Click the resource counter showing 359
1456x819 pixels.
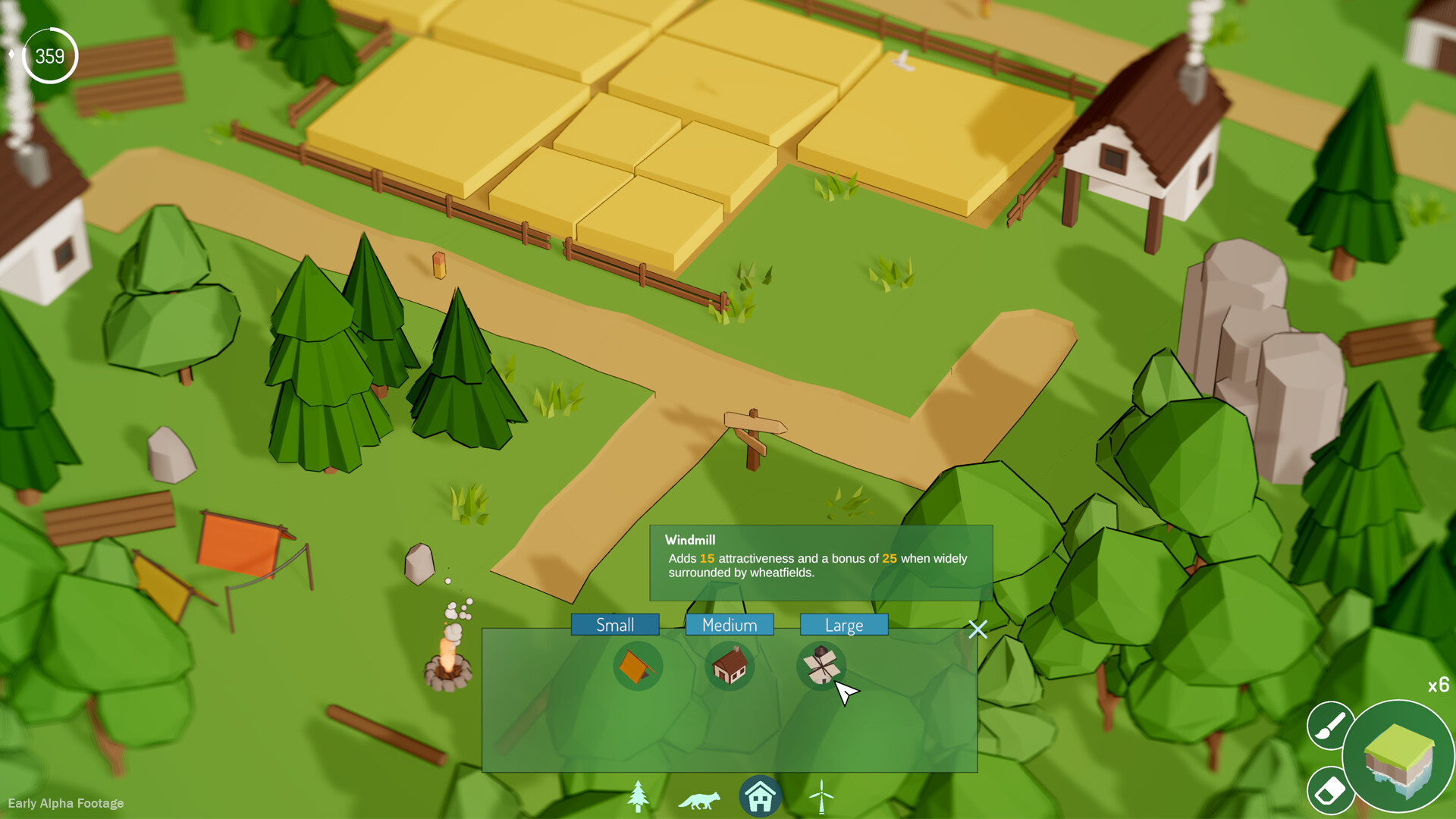pos(49,55)
